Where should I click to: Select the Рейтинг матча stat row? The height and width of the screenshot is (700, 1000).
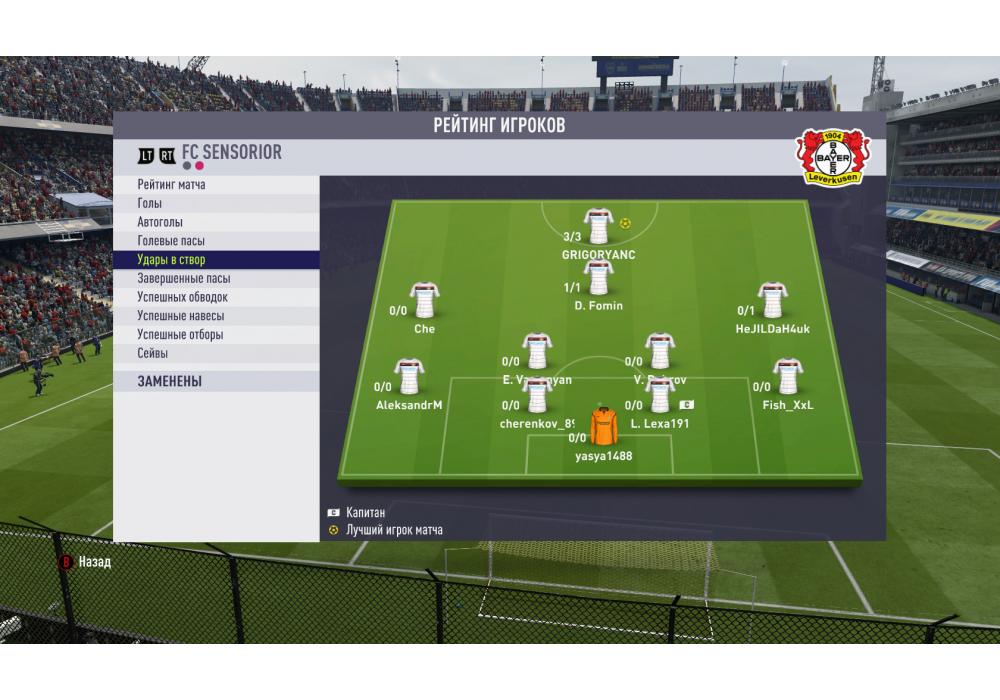click(x=215, y=185)
